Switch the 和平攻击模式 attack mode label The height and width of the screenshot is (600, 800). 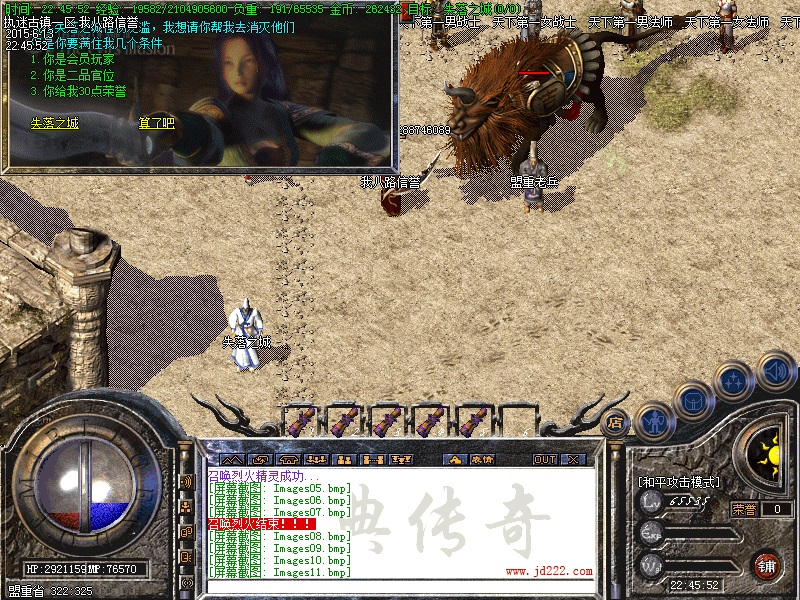pyautogui.click(x=679, y=482)
